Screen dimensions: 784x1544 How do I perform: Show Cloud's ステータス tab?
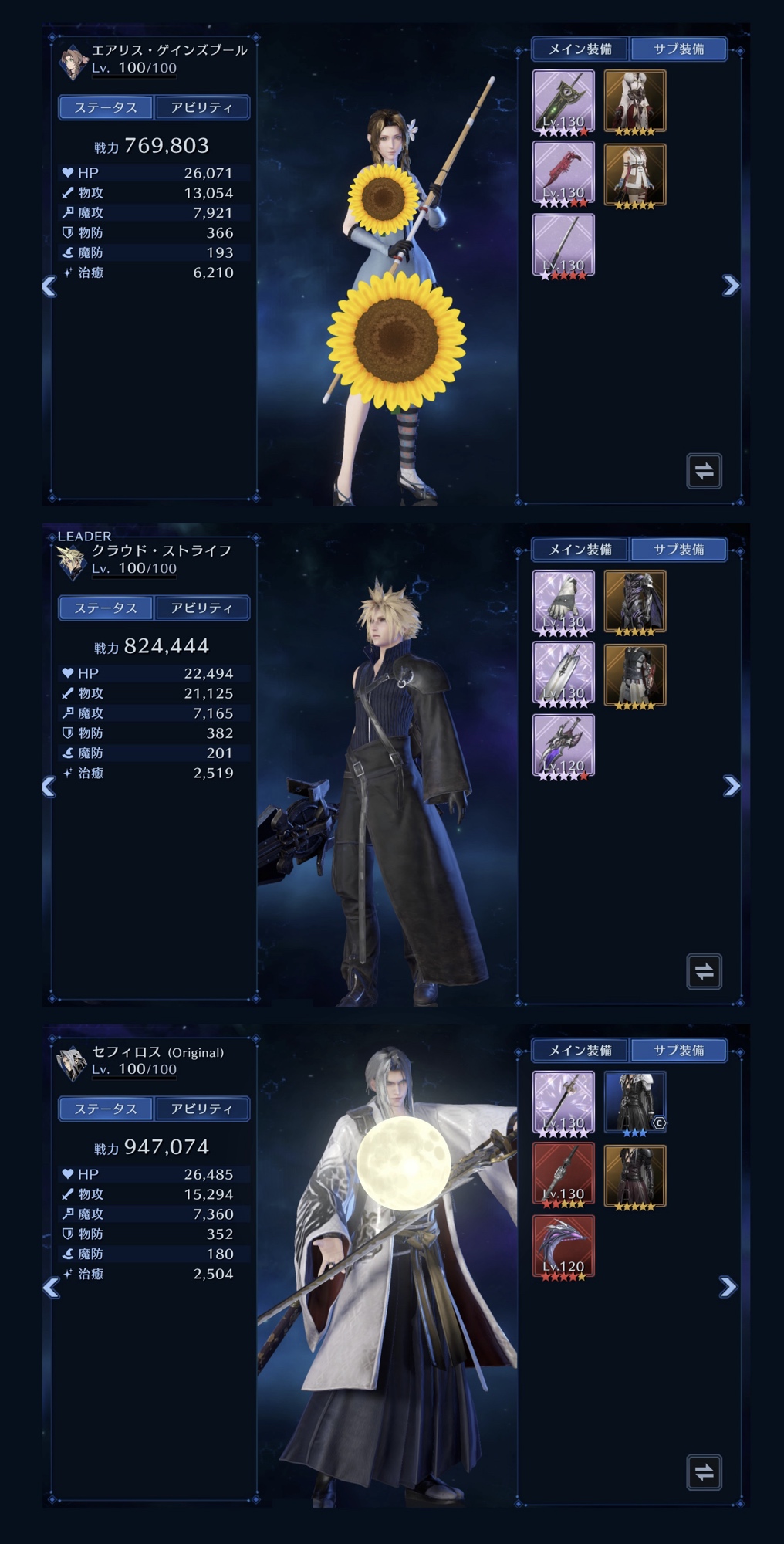(106, 608)
